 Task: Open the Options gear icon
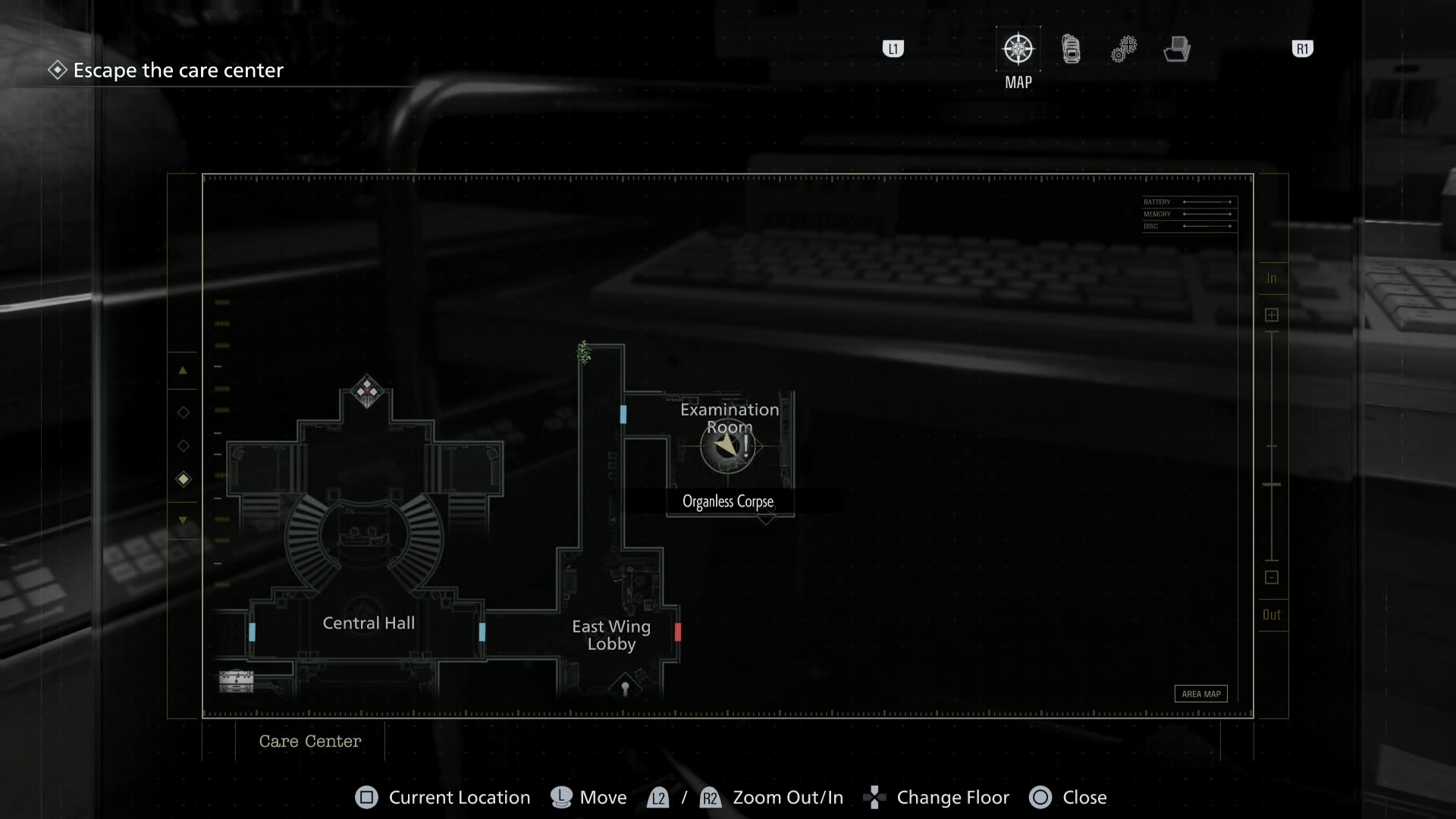coord(1124,48)
